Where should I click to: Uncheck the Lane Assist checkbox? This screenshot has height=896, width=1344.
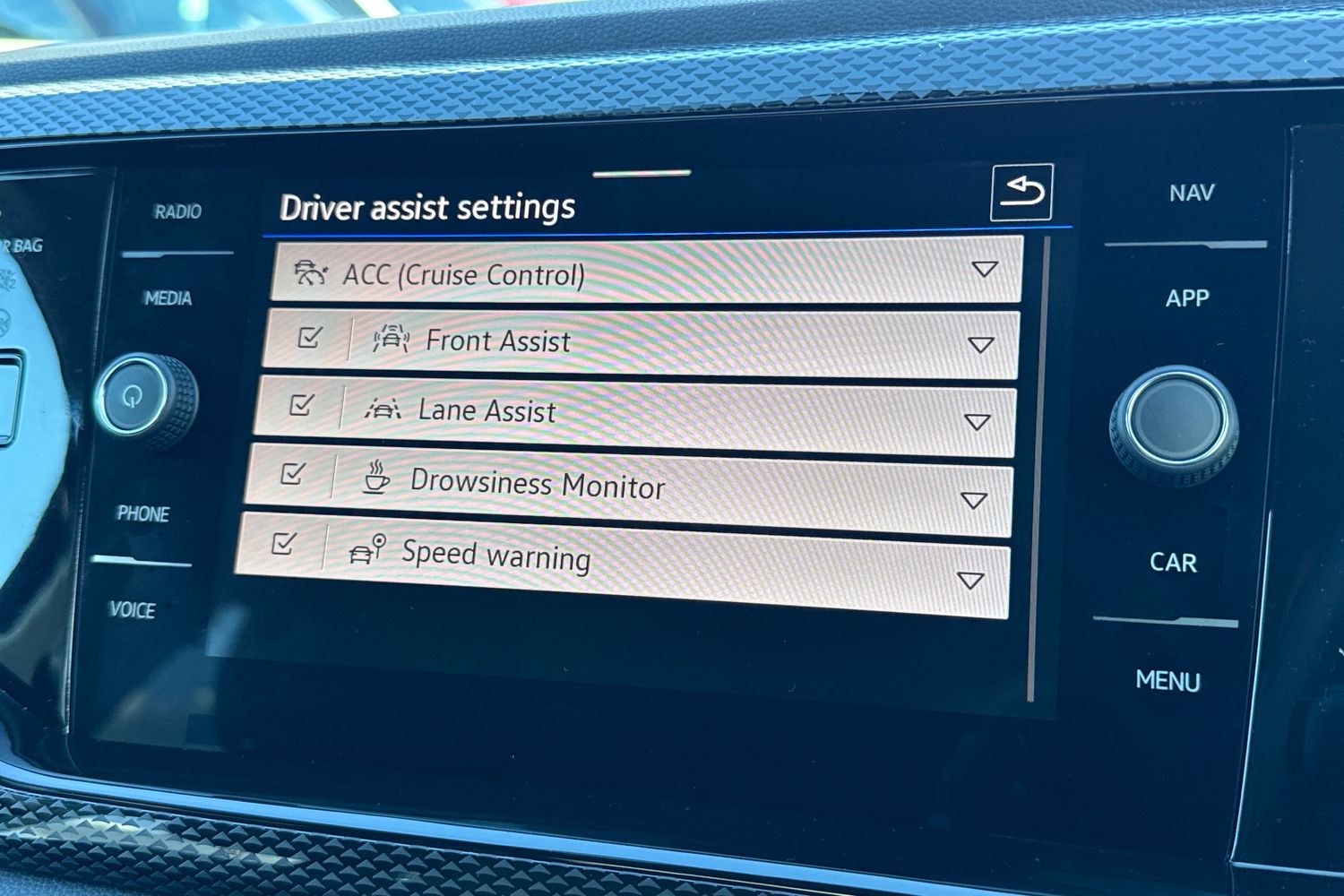(x=302, y=405)
